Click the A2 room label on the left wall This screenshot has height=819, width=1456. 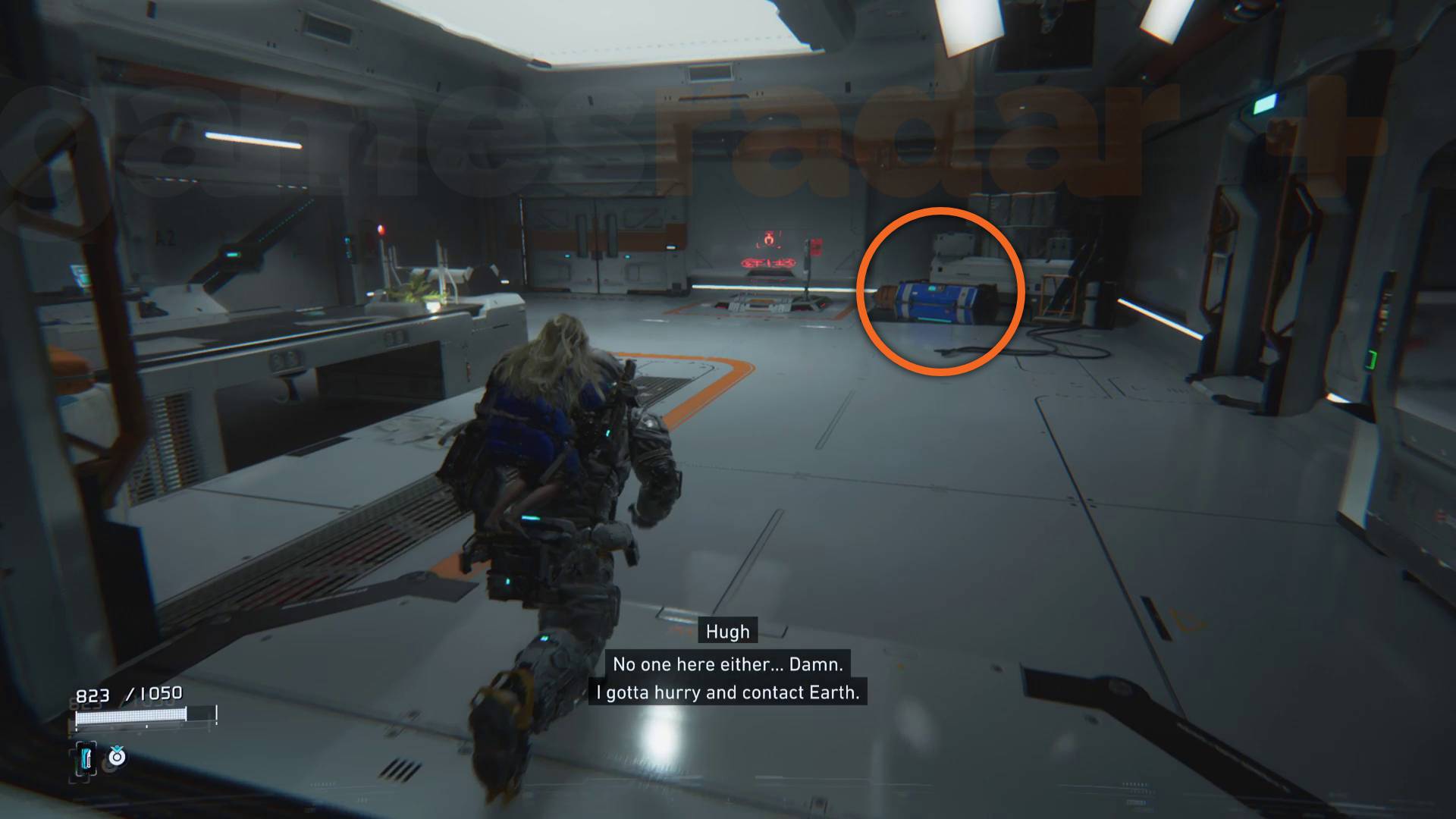pos(165,237)
